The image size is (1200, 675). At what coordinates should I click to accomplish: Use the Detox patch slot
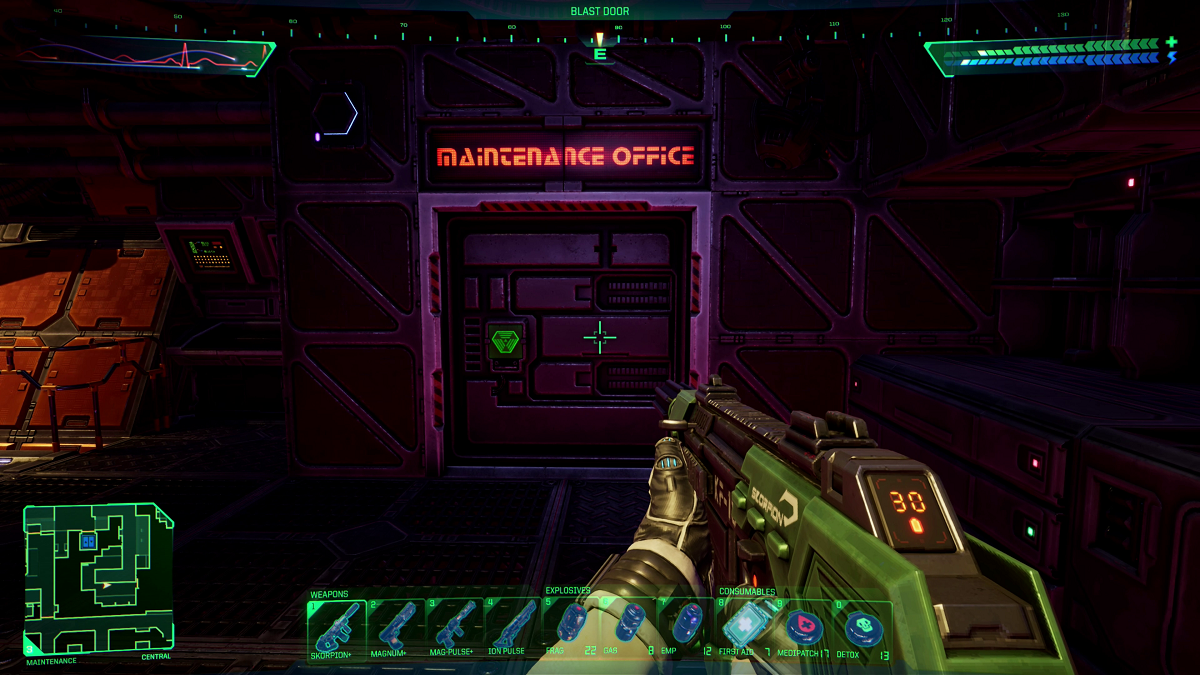coord(861,628)
